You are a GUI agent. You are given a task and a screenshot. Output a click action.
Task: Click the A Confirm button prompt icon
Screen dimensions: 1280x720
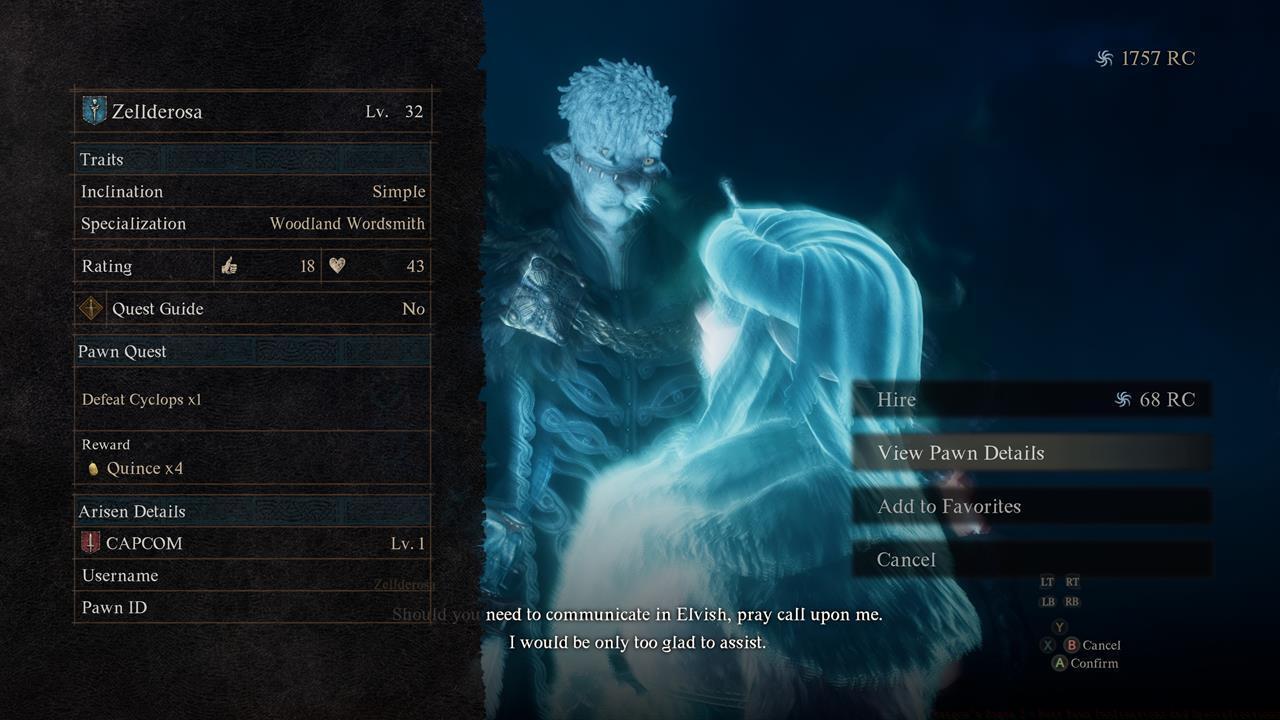coord(1058,663)
